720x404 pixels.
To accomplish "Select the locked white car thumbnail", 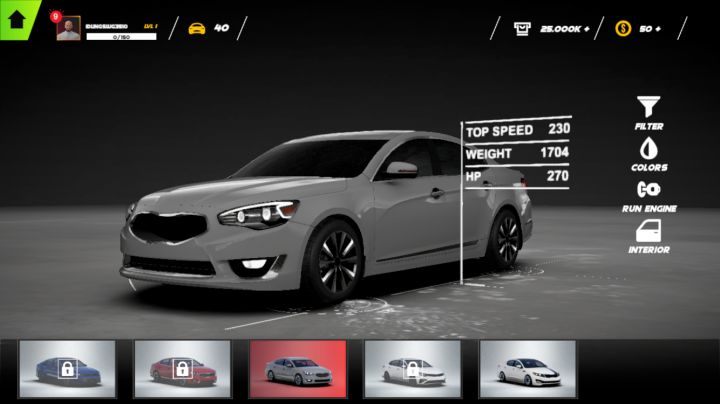I will point(412,369).
